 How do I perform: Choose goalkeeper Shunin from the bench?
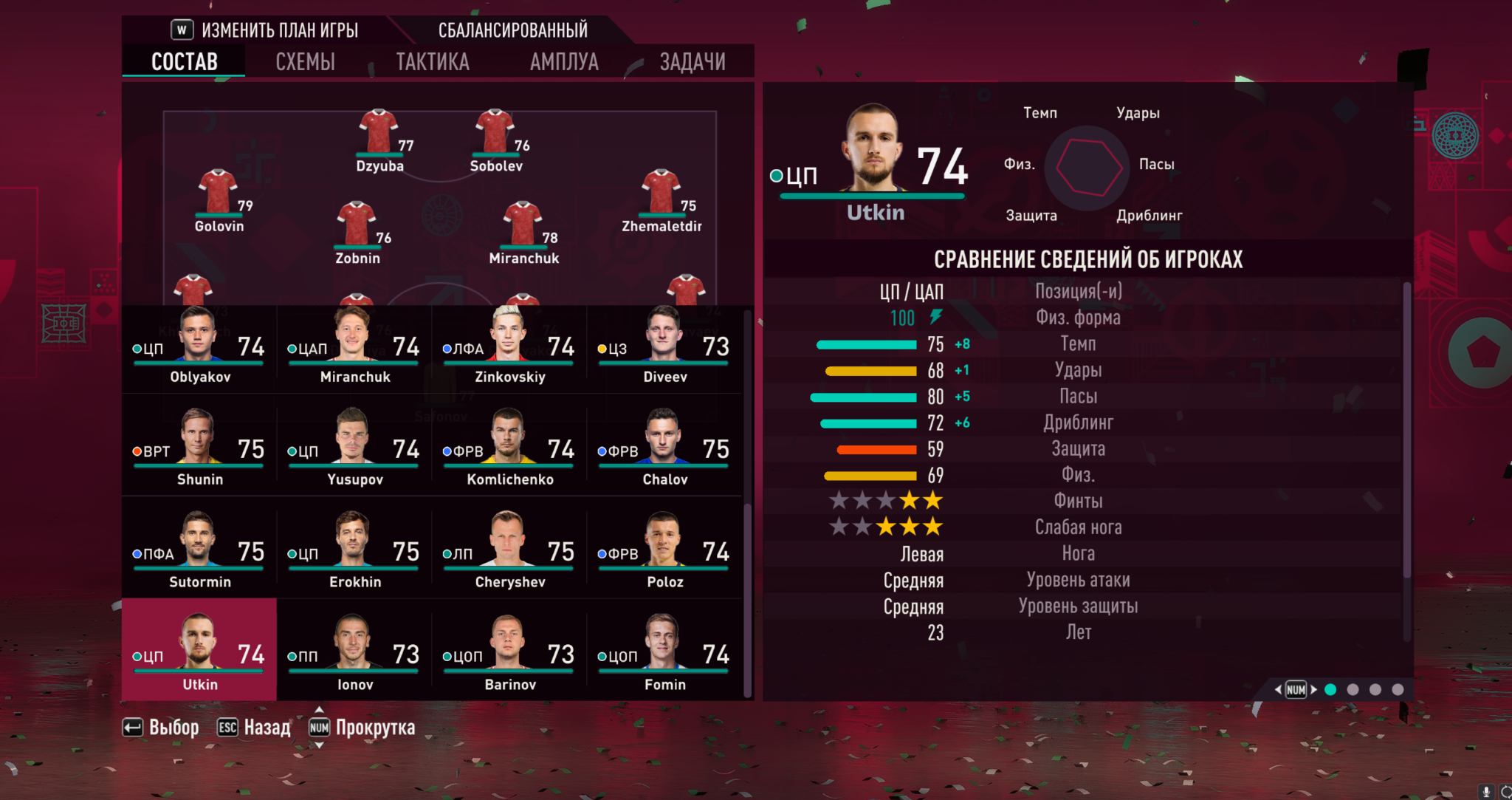click(x=199, y=451)
